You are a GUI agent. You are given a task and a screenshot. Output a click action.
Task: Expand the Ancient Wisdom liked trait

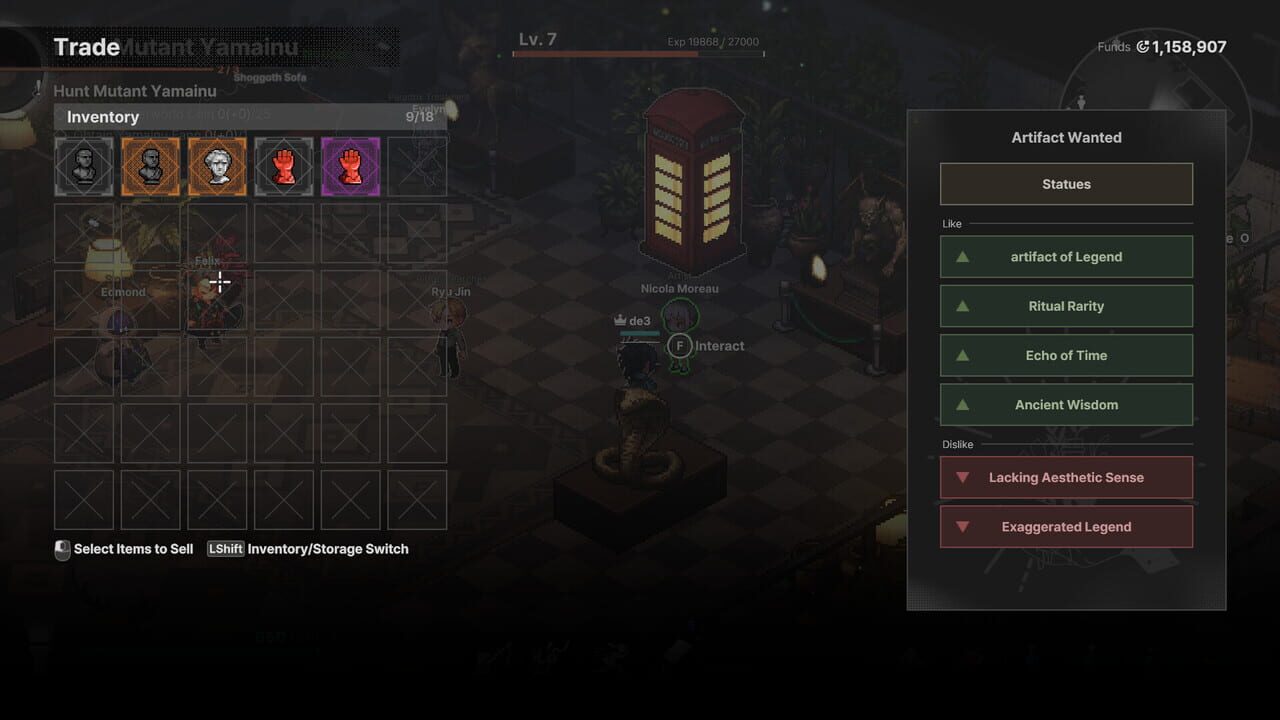click(x=1066, y=404)
